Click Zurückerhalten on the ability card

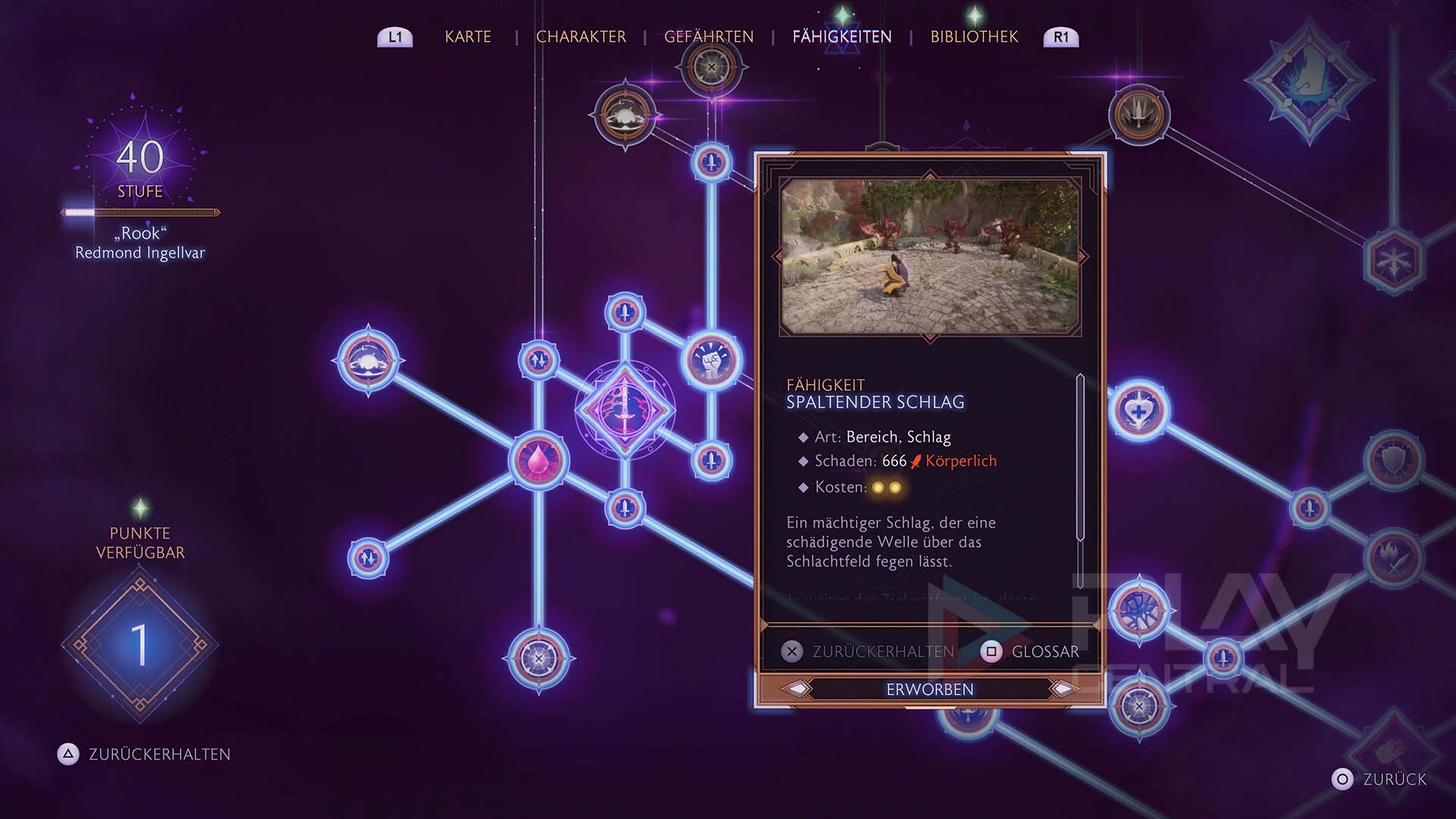pyautogui.click(x=869, y=651)
